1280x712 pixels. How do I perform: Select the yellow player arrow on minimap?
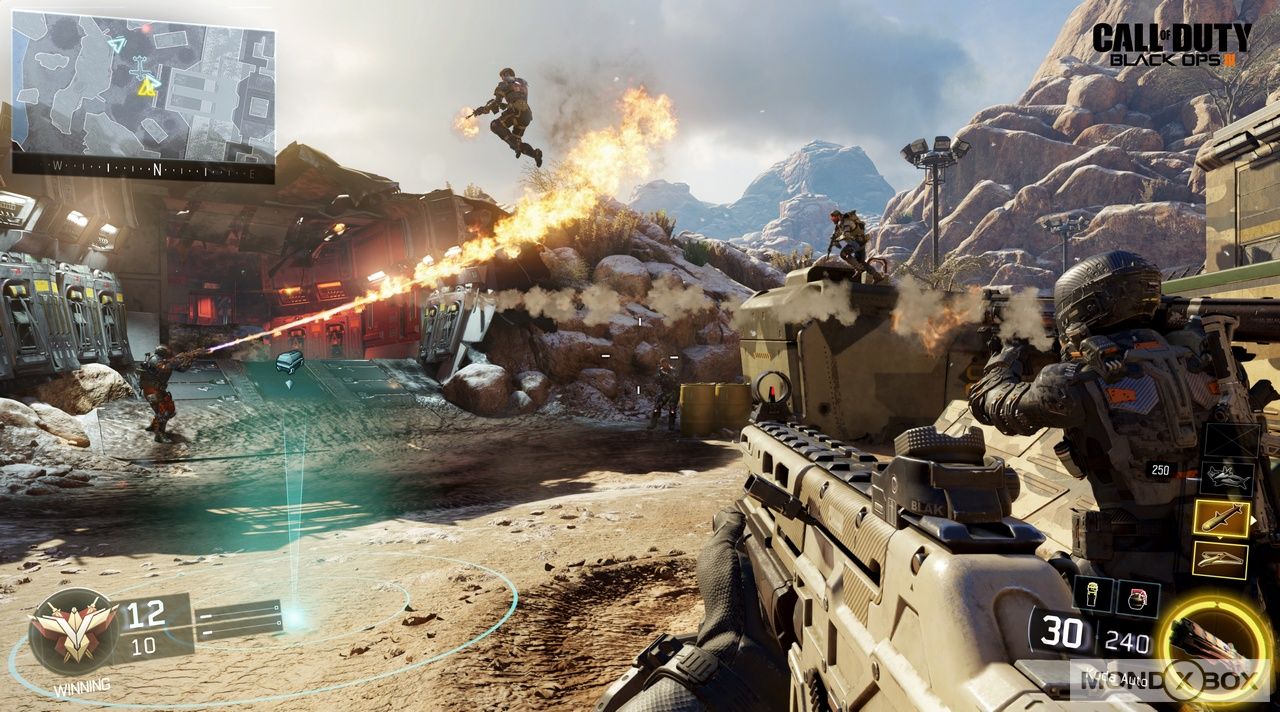(x=148, y=88)
